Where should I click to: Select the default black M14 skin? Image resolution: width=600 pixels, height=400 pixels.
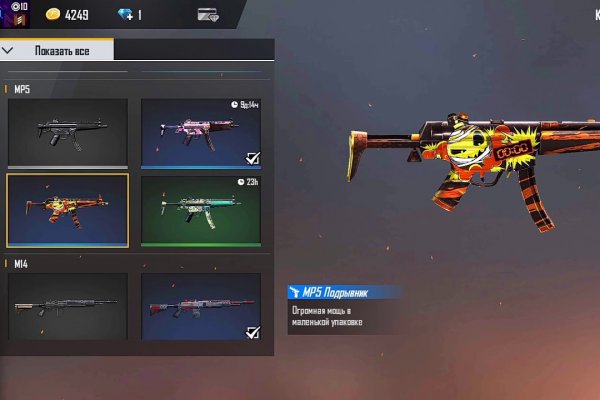(68, 306)
